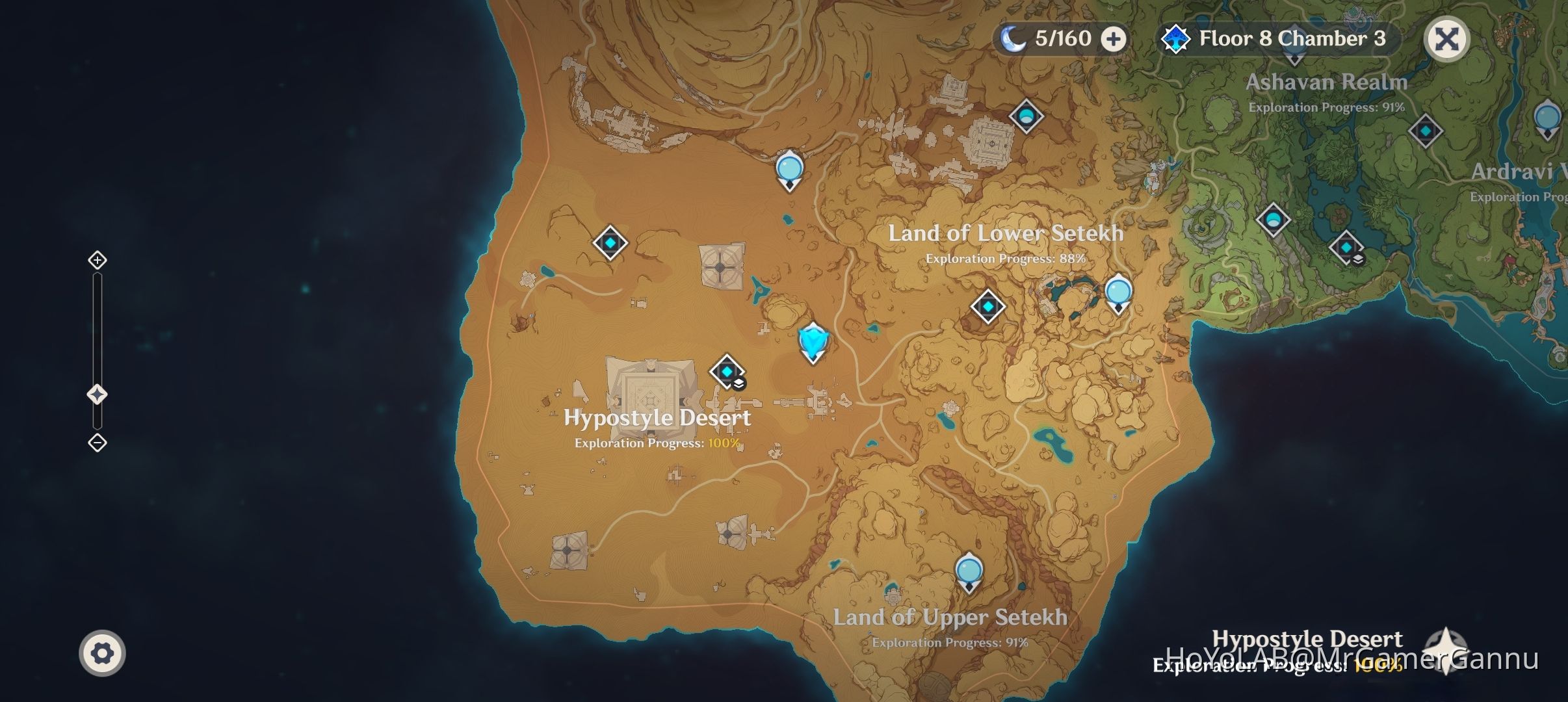1568x702 pixels.
Task: Click the zoom-in control atop the map scale
Action: coord(98,260)
